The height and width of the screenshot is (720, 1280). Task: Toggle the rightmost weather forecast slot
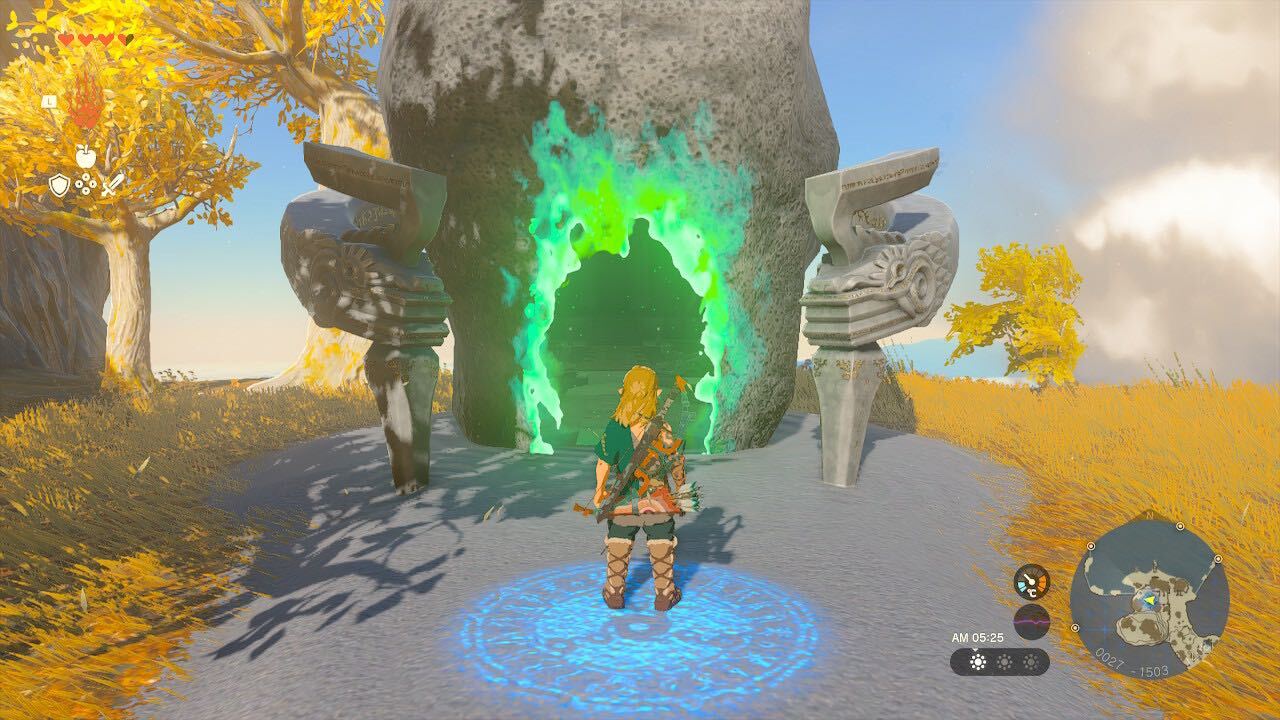[x=1030, y=662]
